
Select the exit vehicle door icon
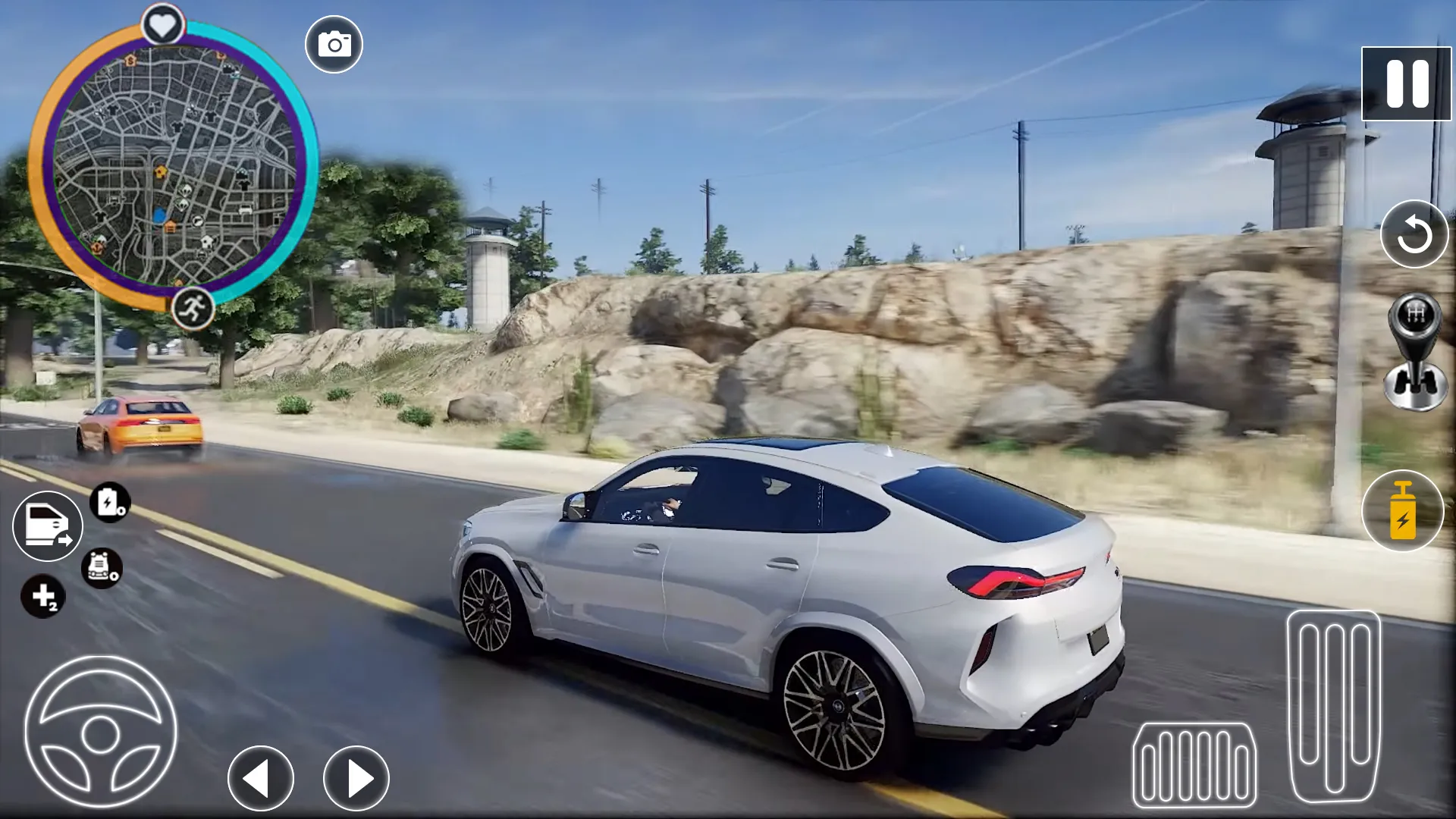click(47, 526)
